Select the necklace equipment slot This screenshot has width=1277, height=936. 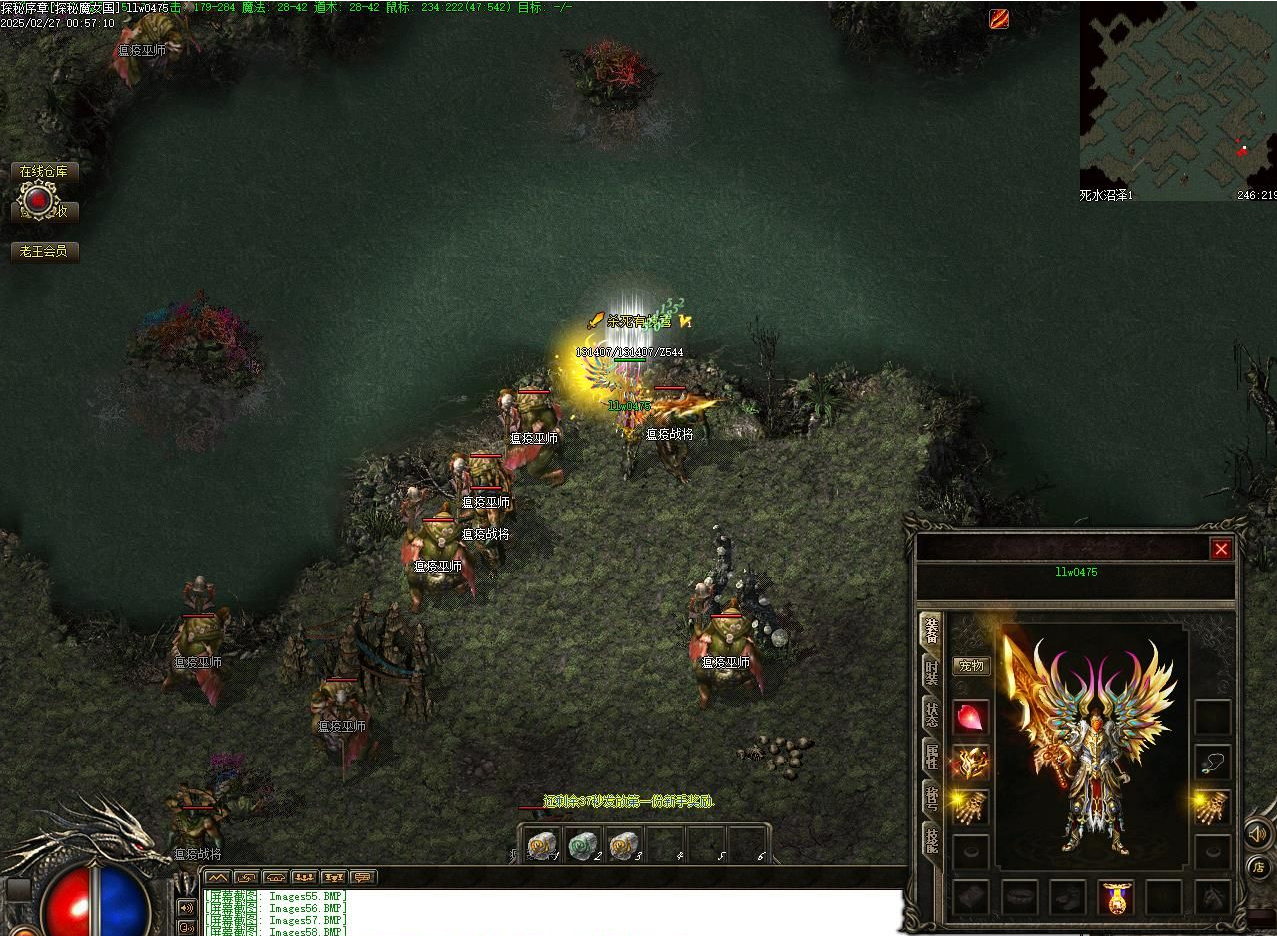click(1213, 762)
